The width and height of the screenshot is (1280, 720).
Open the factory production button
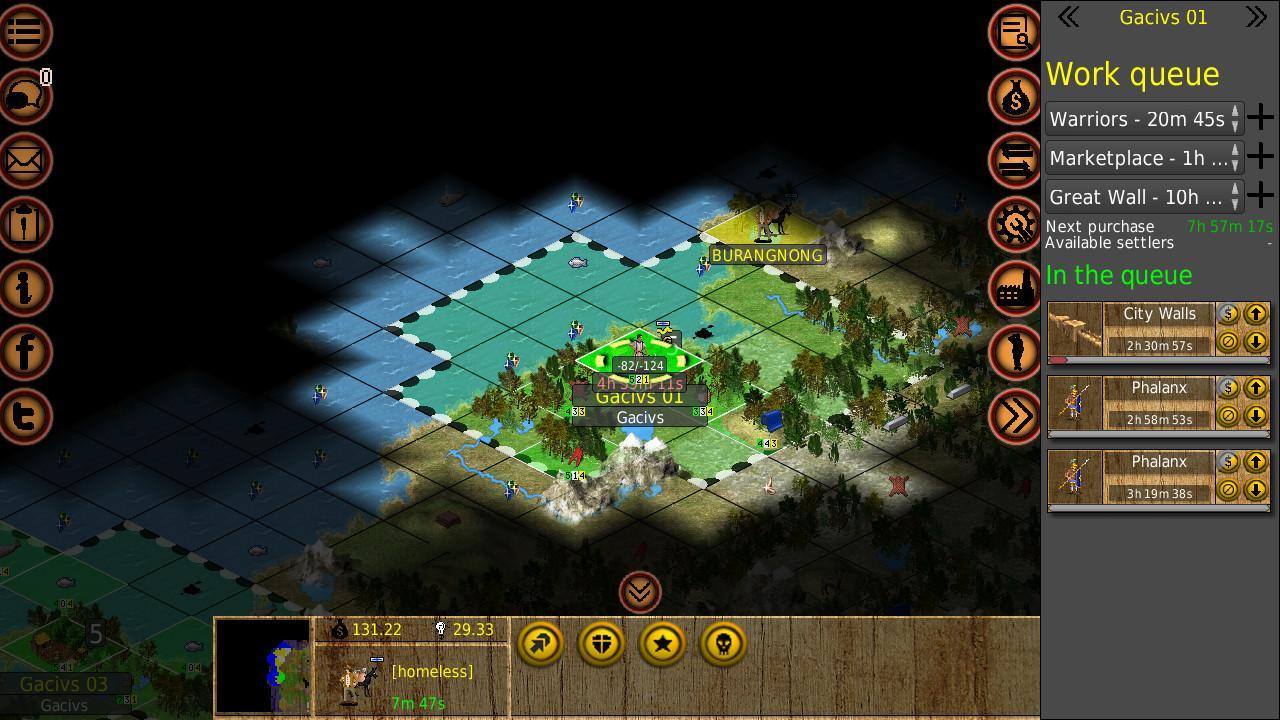pos(1015,288)
